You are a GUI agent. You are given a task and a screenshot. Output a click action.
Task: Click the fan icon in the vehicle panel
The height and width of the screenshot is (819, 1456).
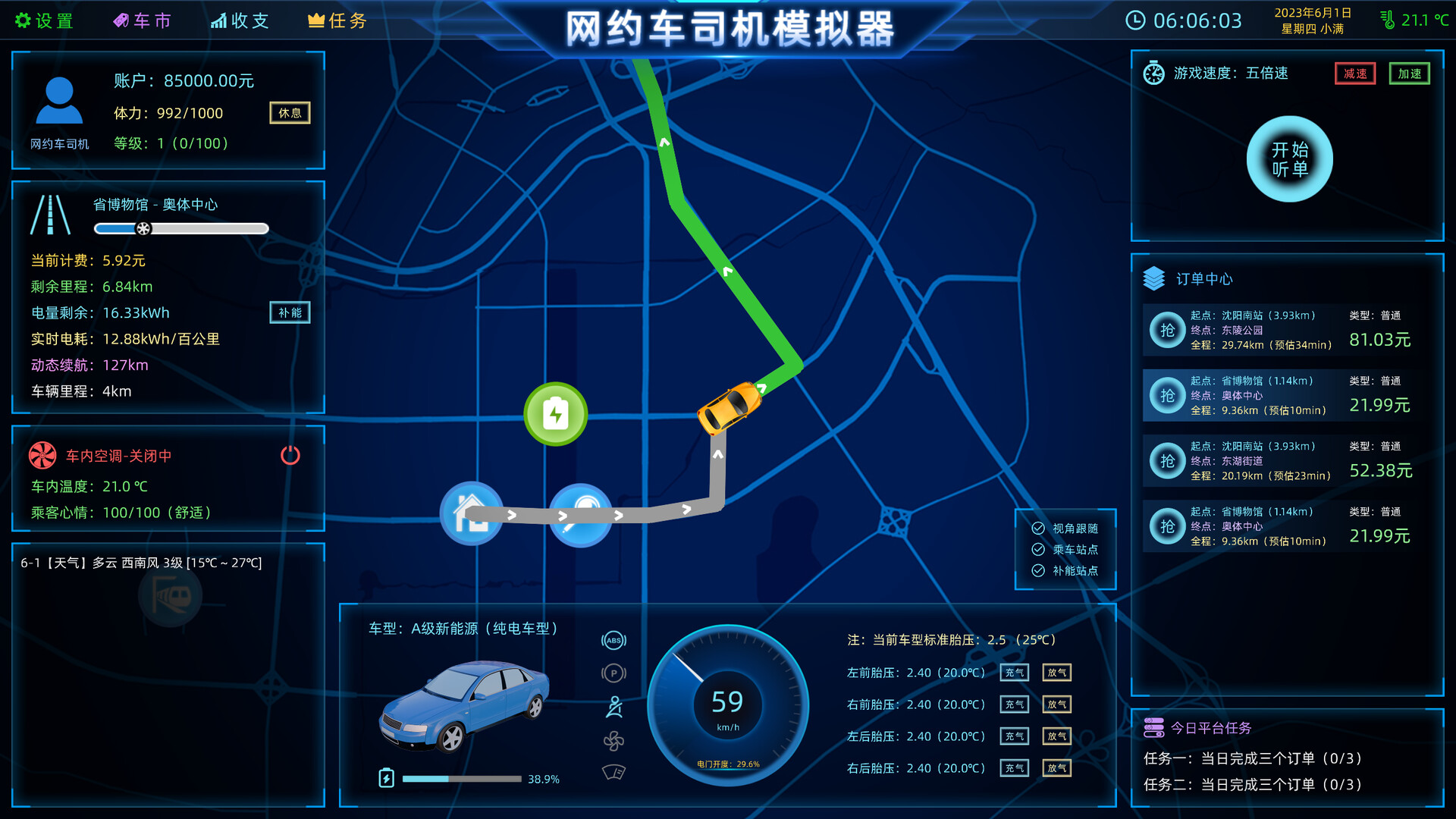tap(613, 741)
